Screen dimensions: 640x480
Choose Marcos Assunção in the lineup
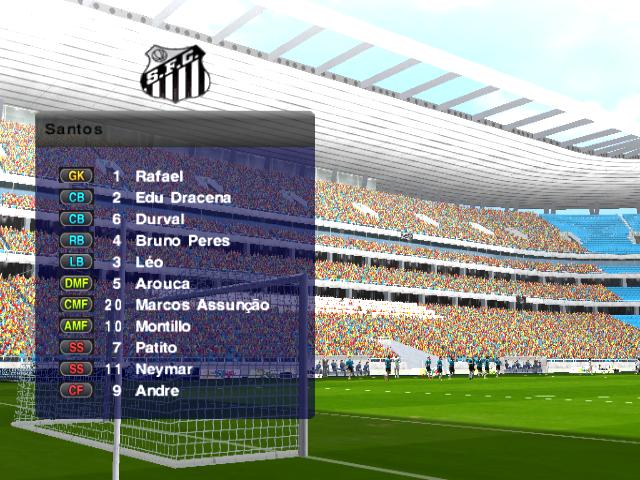202,305
